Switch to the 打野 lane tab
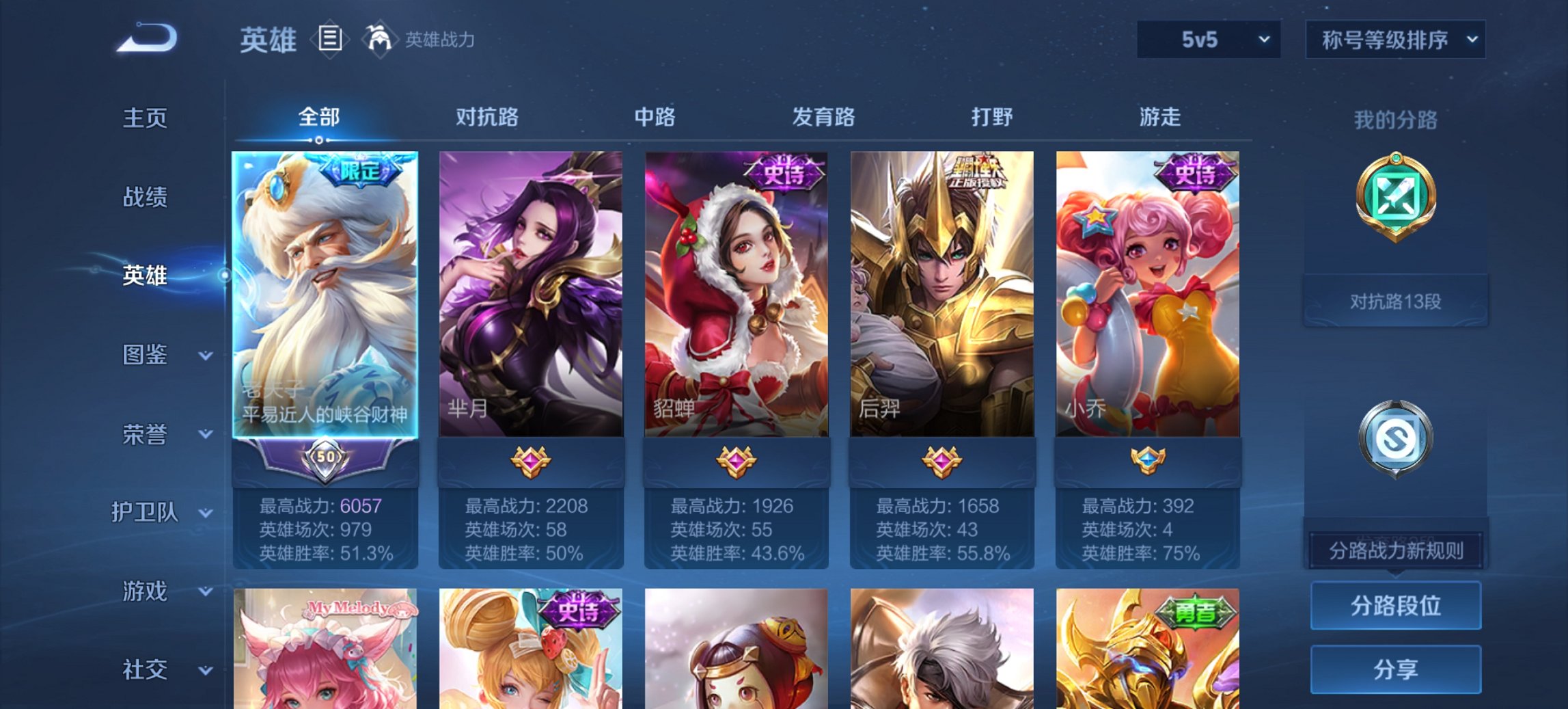The width and height of the screenshot is (1568, 709). [x=994, y=118]
